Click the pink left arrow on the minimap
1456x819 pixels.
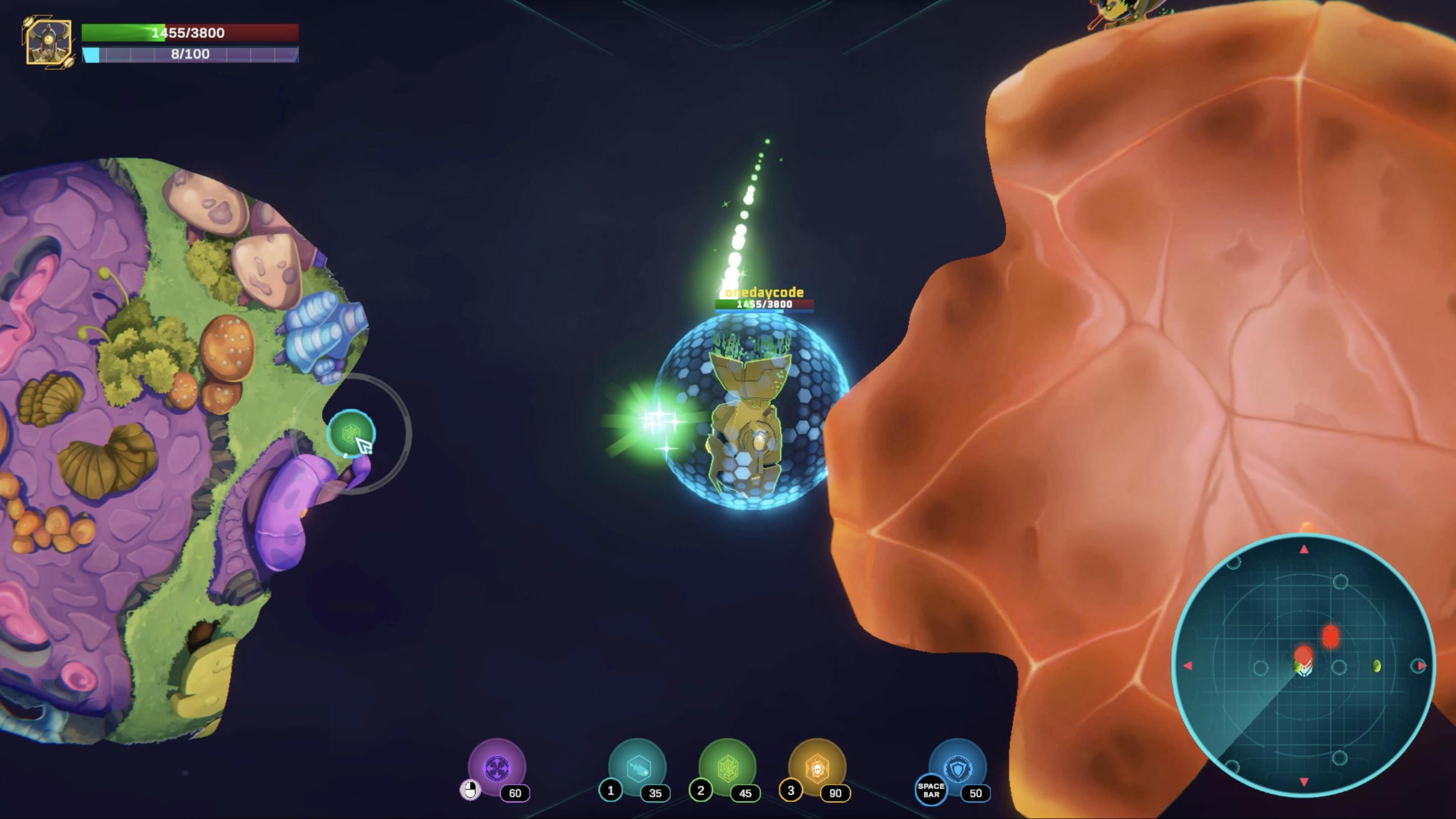click(x=1187, y=666)
